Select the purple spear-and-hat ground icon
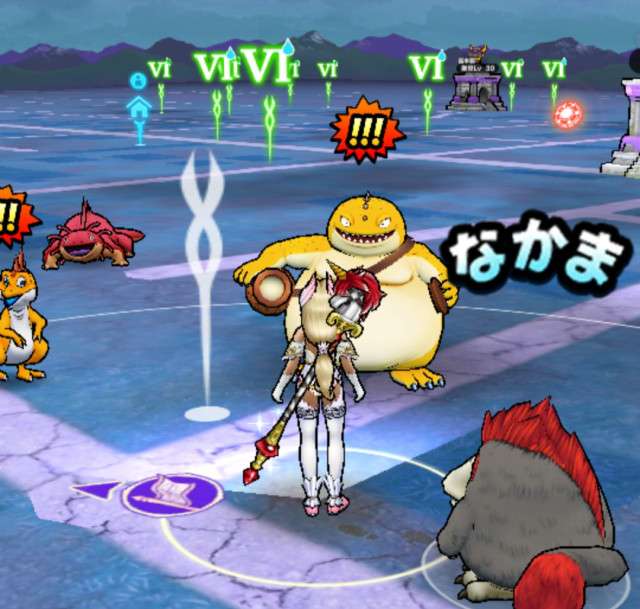 click(x=171, y=493)
